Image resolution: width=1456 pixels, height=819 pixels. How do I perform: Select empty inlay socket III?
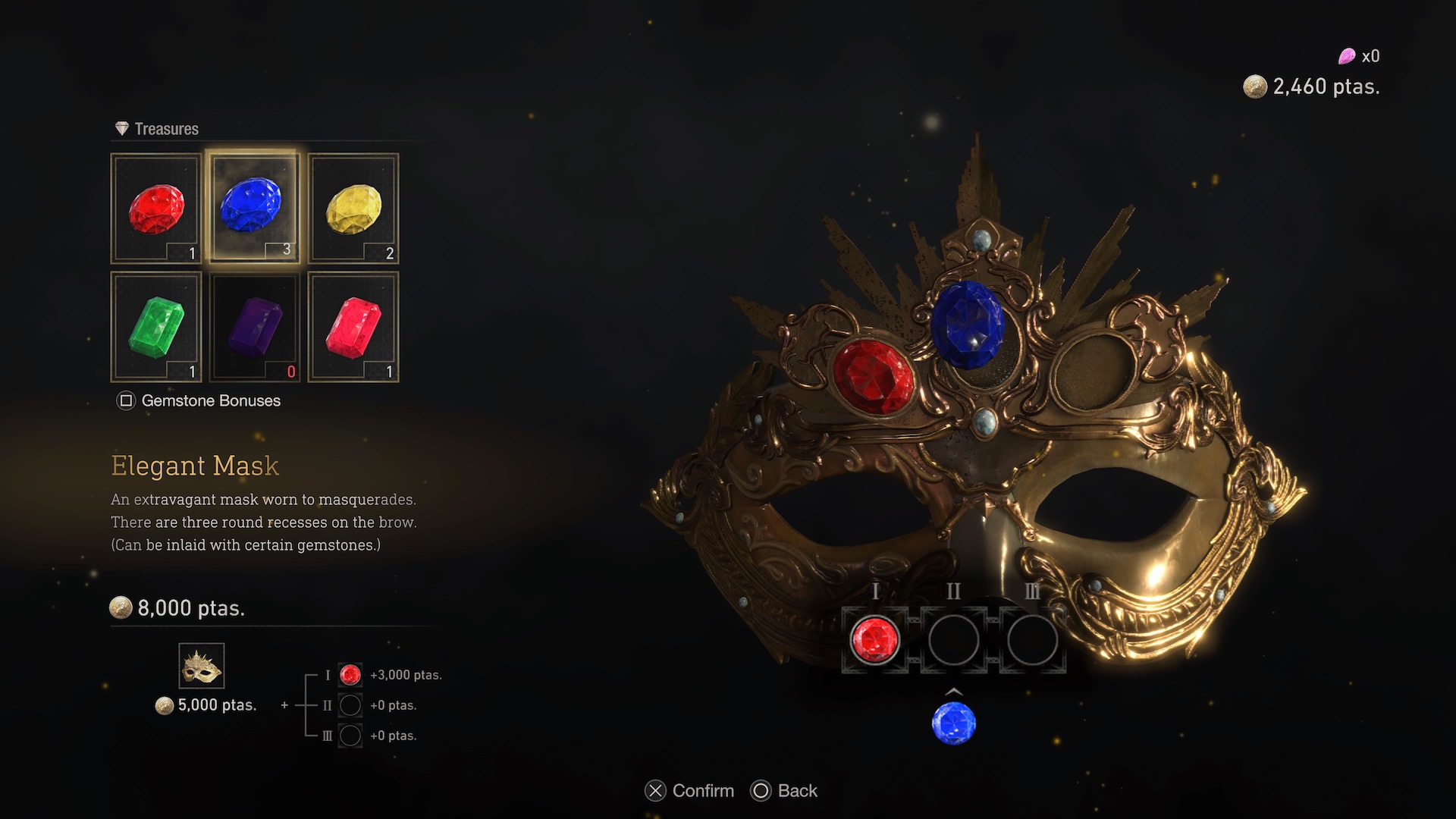pyautogui.click(x=1032, y=639)
